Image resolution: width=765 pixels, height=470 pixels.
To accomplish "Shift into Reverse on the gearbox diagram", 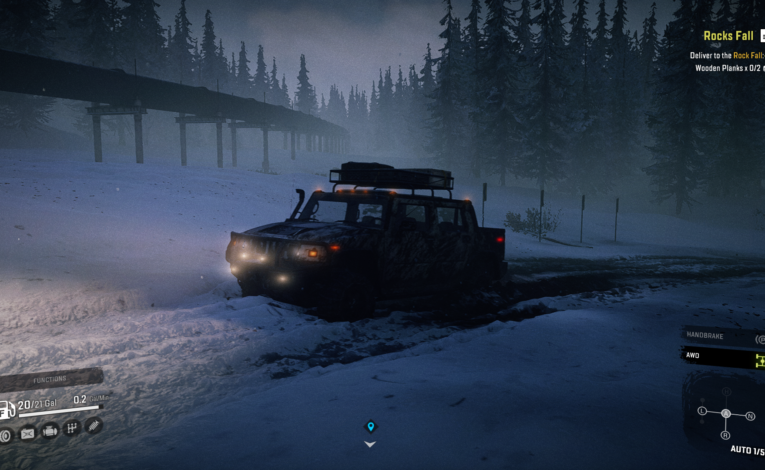I will (725, 435).
